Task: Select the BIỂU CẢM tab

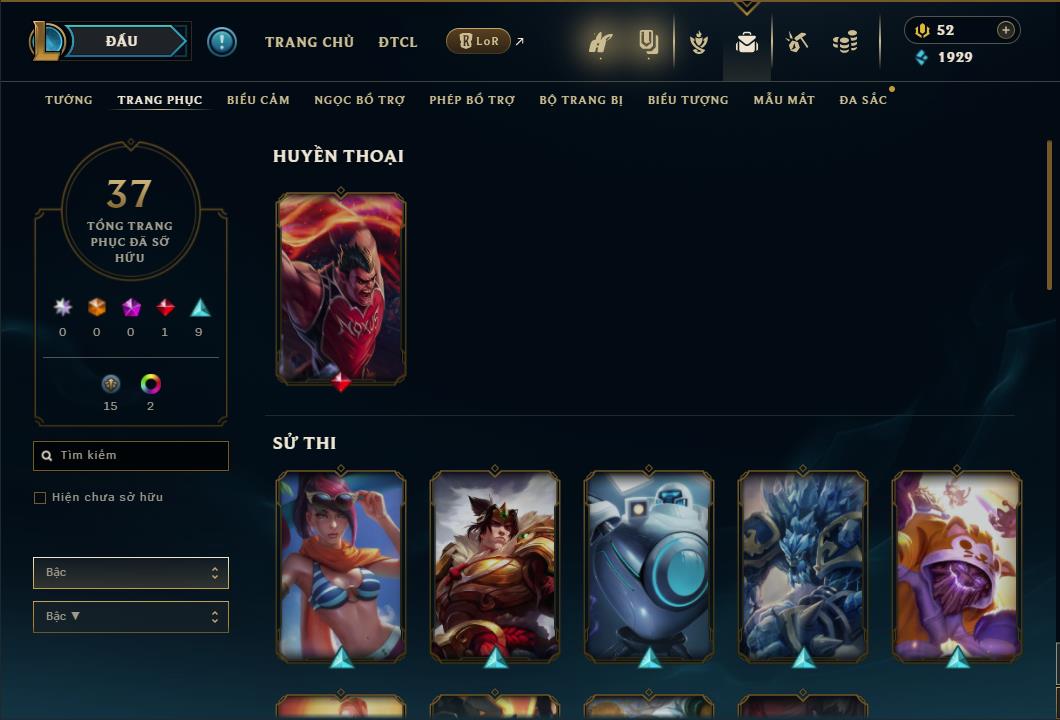Action: tap(258, 100)
